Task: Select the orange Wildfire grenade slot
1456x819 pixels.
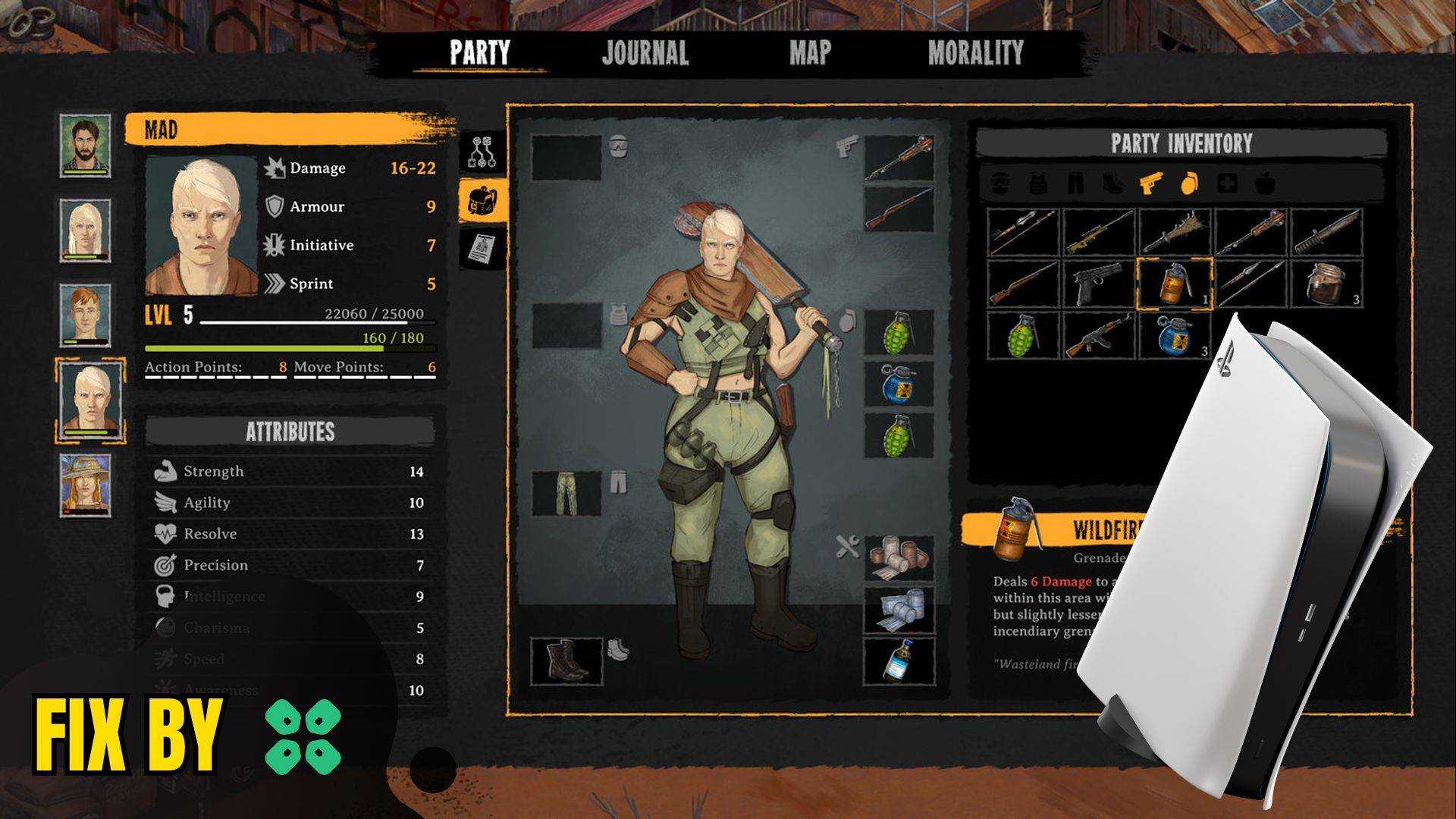Action: 1174,284
